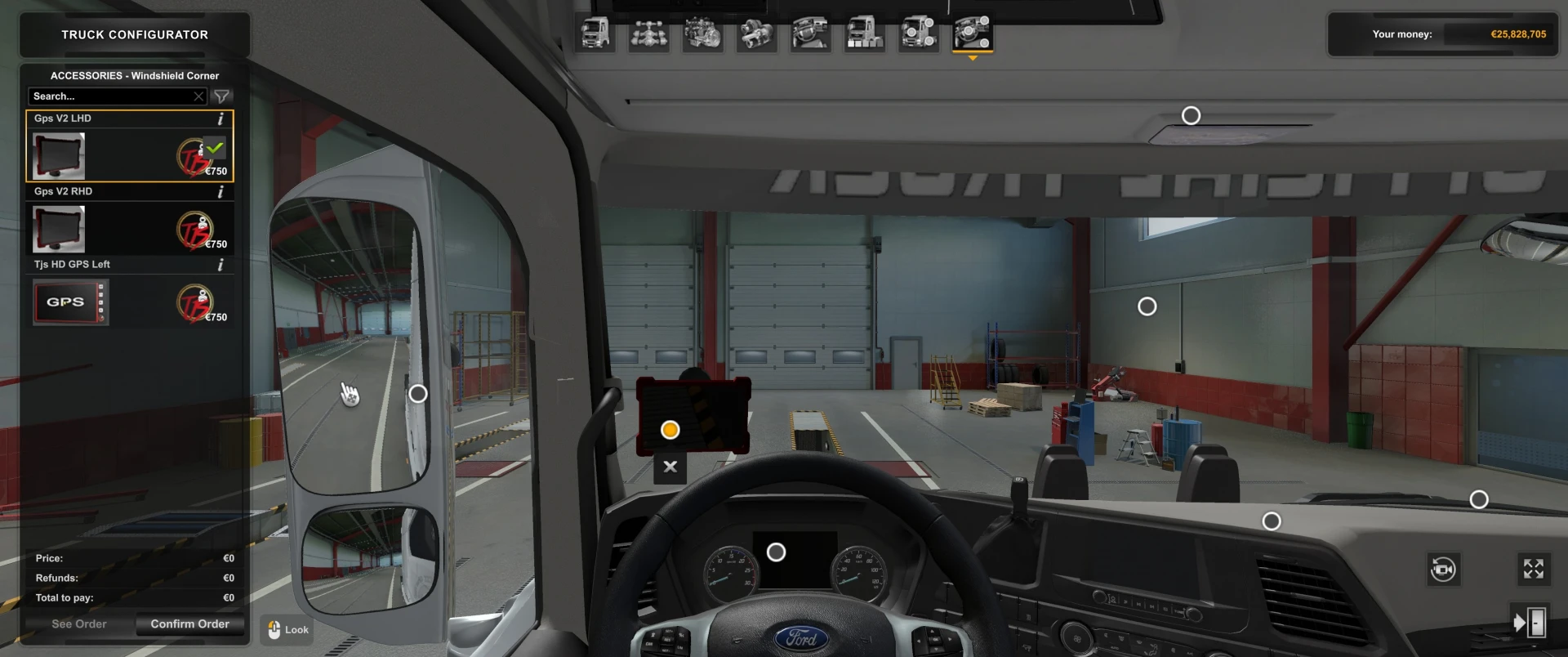Select the Transmission configuration icon
This screenshot has width=1568, height=657.
coord(756,34)
